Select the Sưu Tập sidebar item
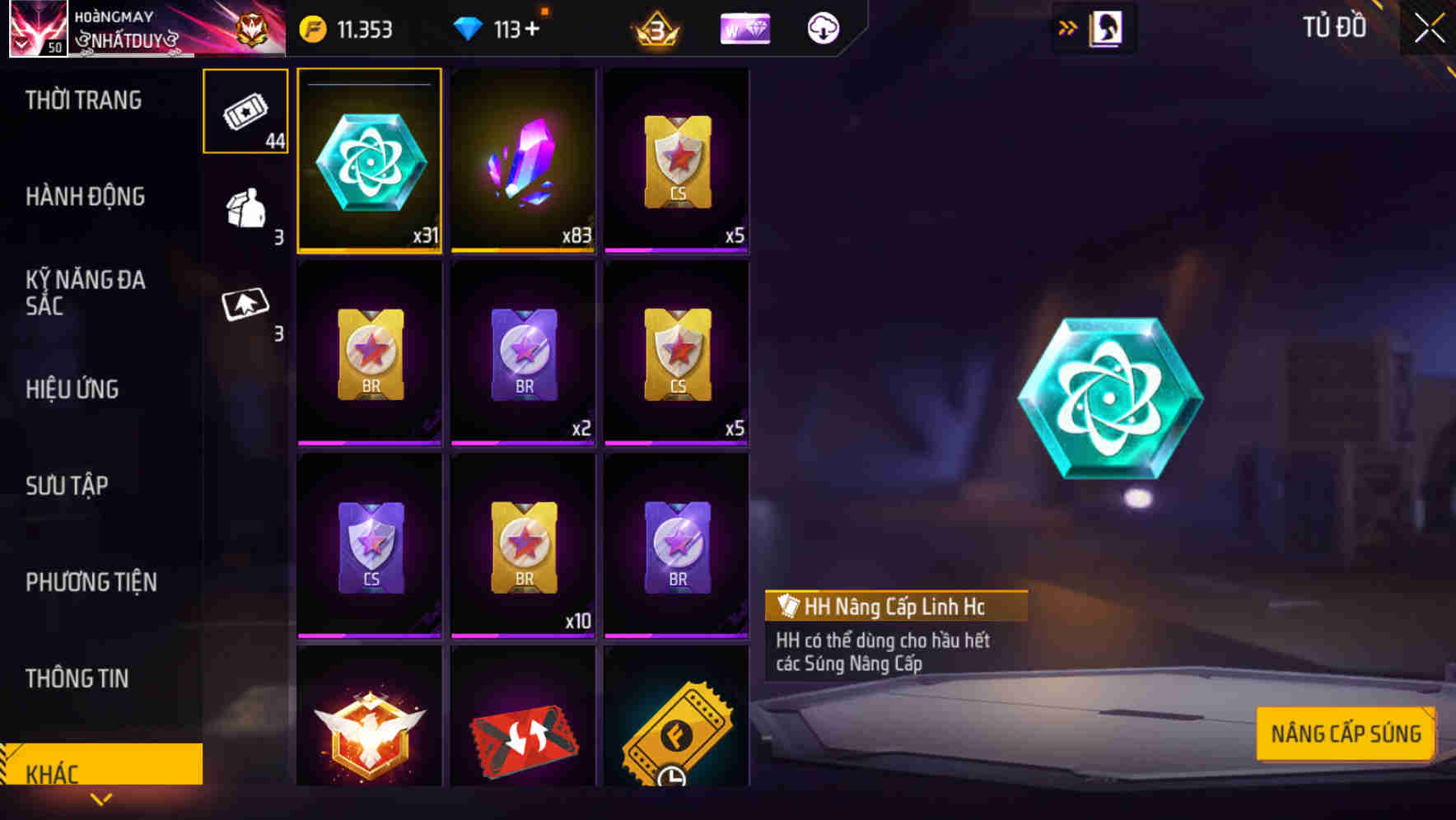The height and width of the screenshot is (820, 1456). coord(69,486)
